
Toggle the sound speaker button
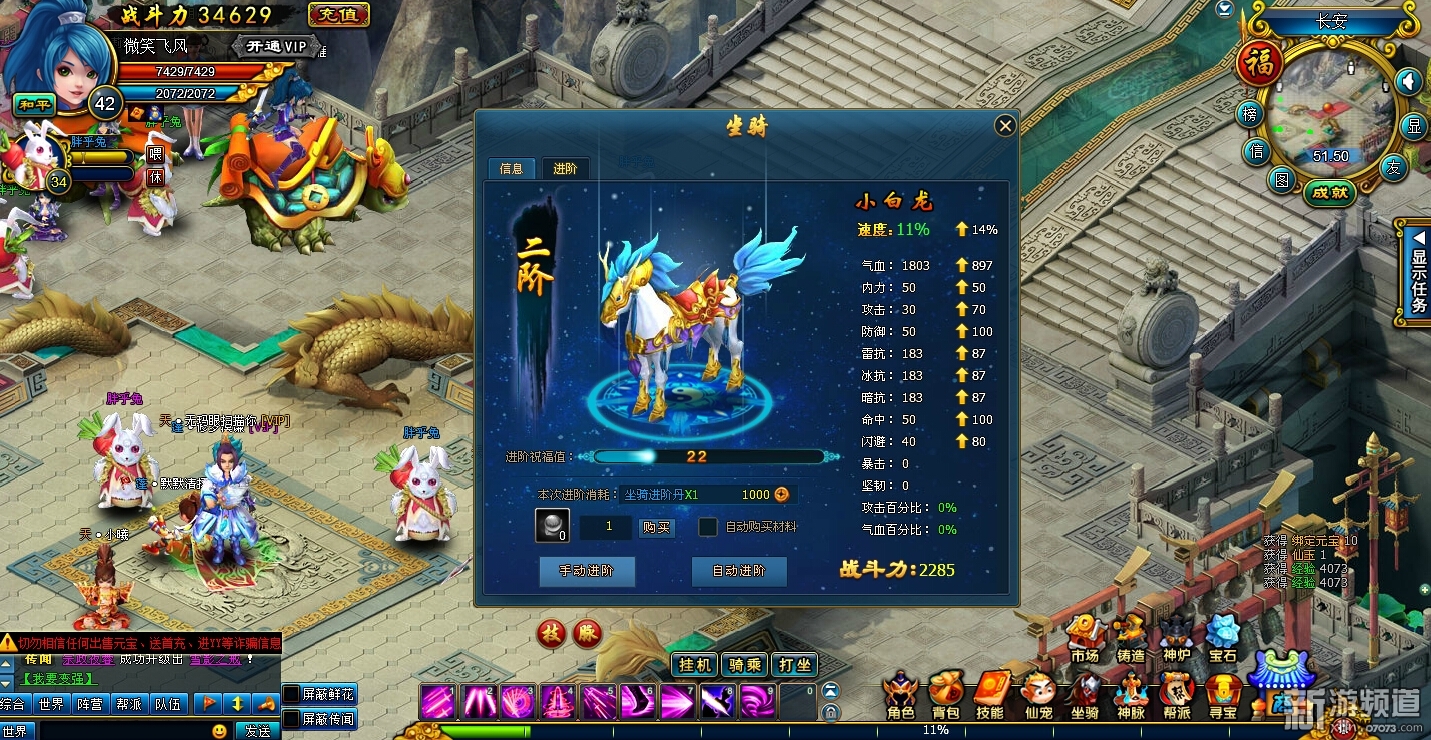click(1408, 81)
